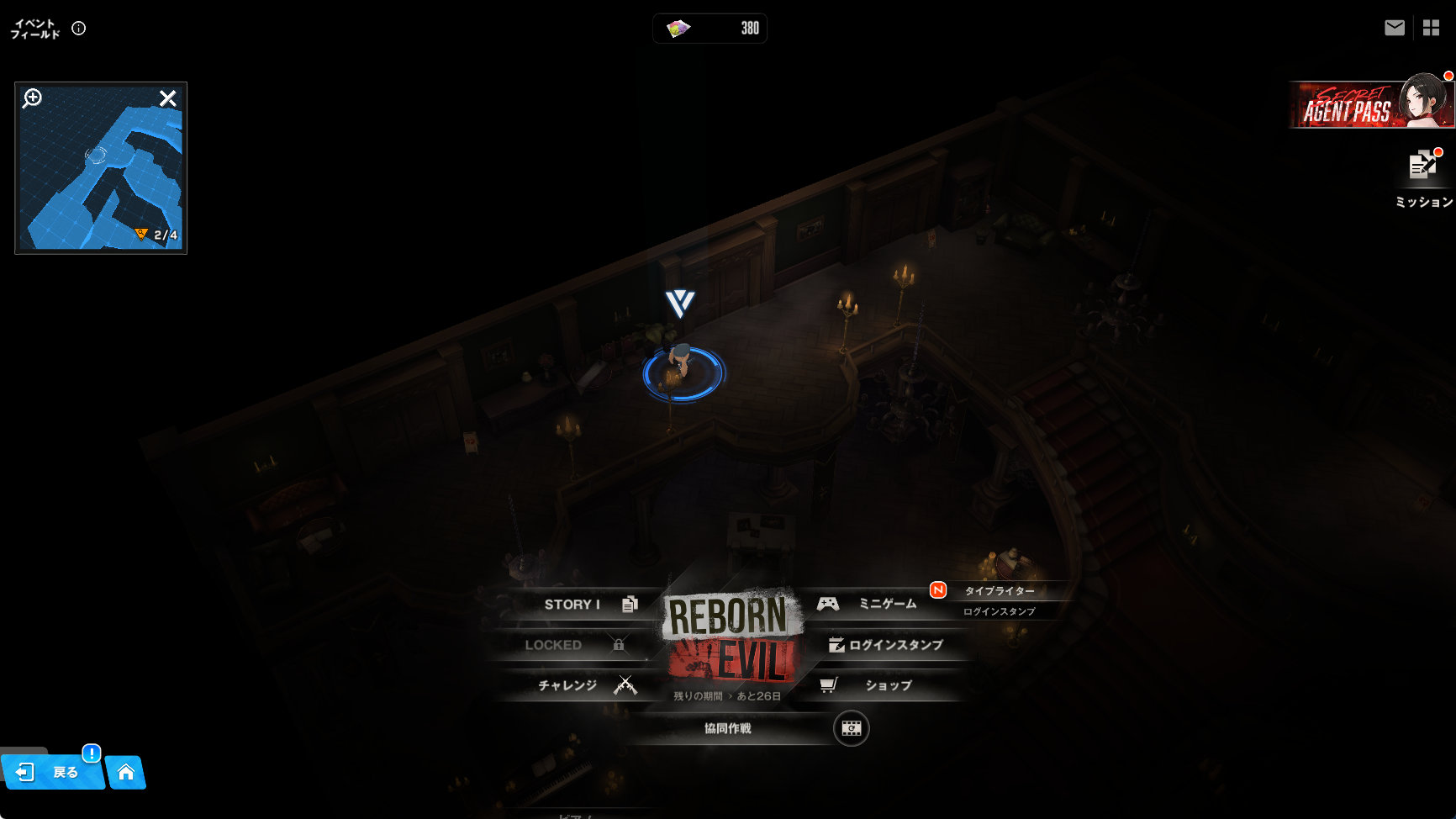Click the 戻る back button
Screen dimensions: 1456x819
point(53,772)
